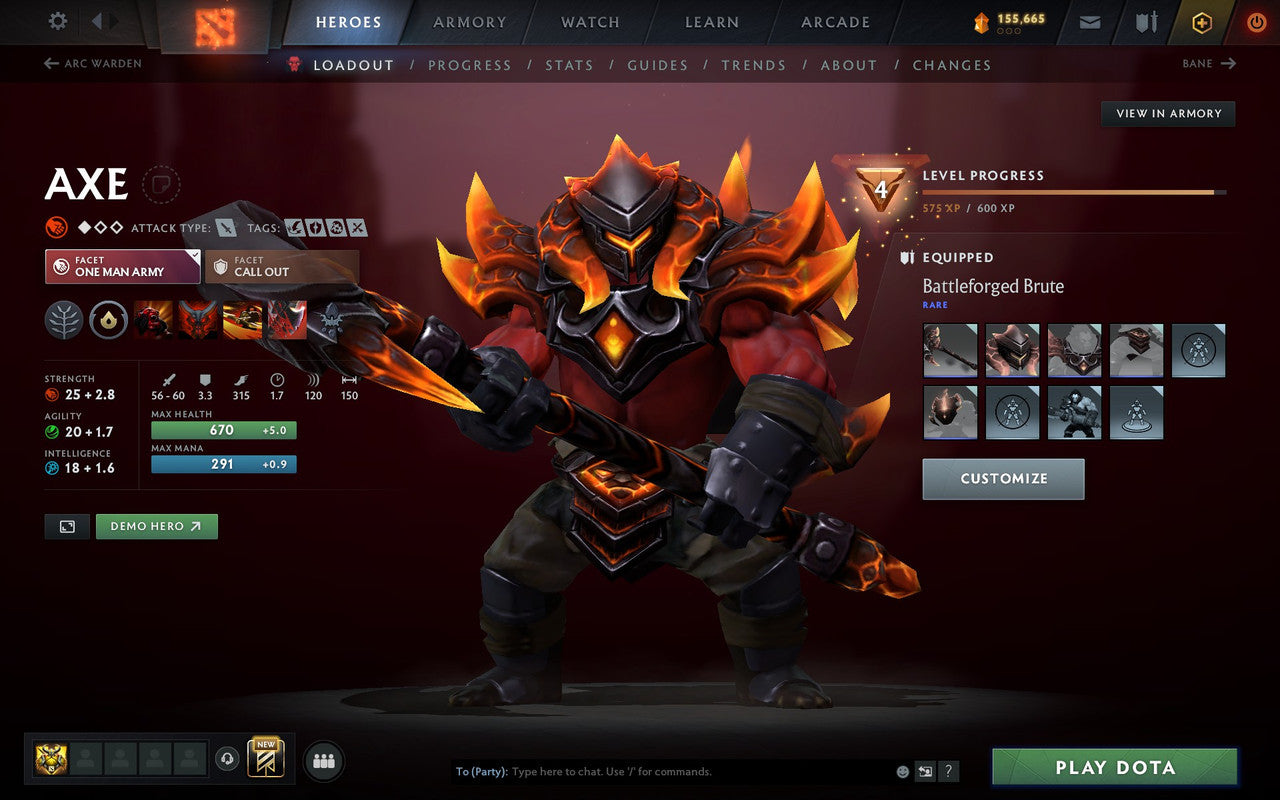Screen dimensions: 1280x800
Task: Open Axe's talent tree icon
Action: click(x=66, y=320)
